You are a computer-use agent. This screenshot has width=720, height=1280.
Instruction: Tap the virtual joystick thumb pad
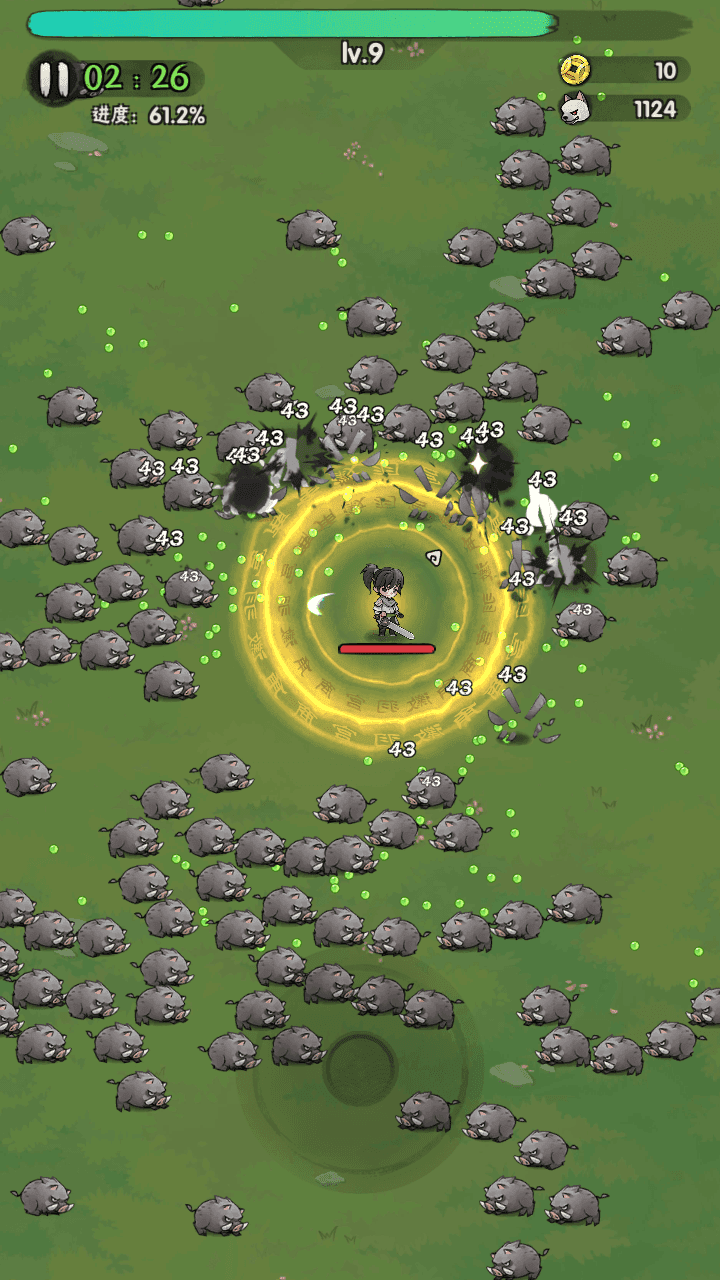pyautogui.click(x=360, y=1067)
